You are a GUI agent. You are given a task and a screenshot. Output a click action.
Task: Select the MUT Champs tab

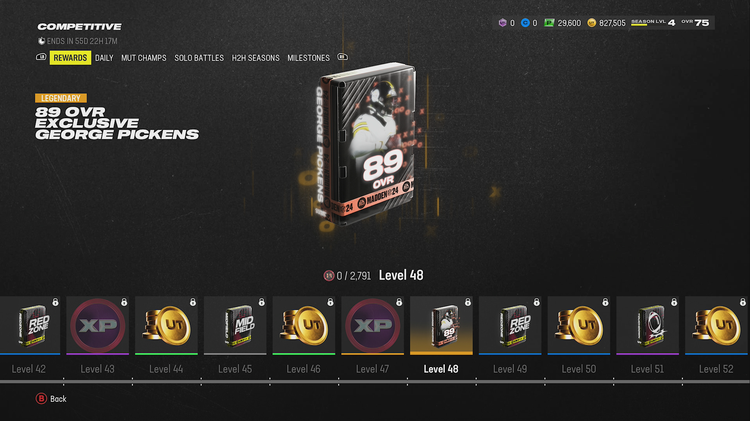pos(144,58)
